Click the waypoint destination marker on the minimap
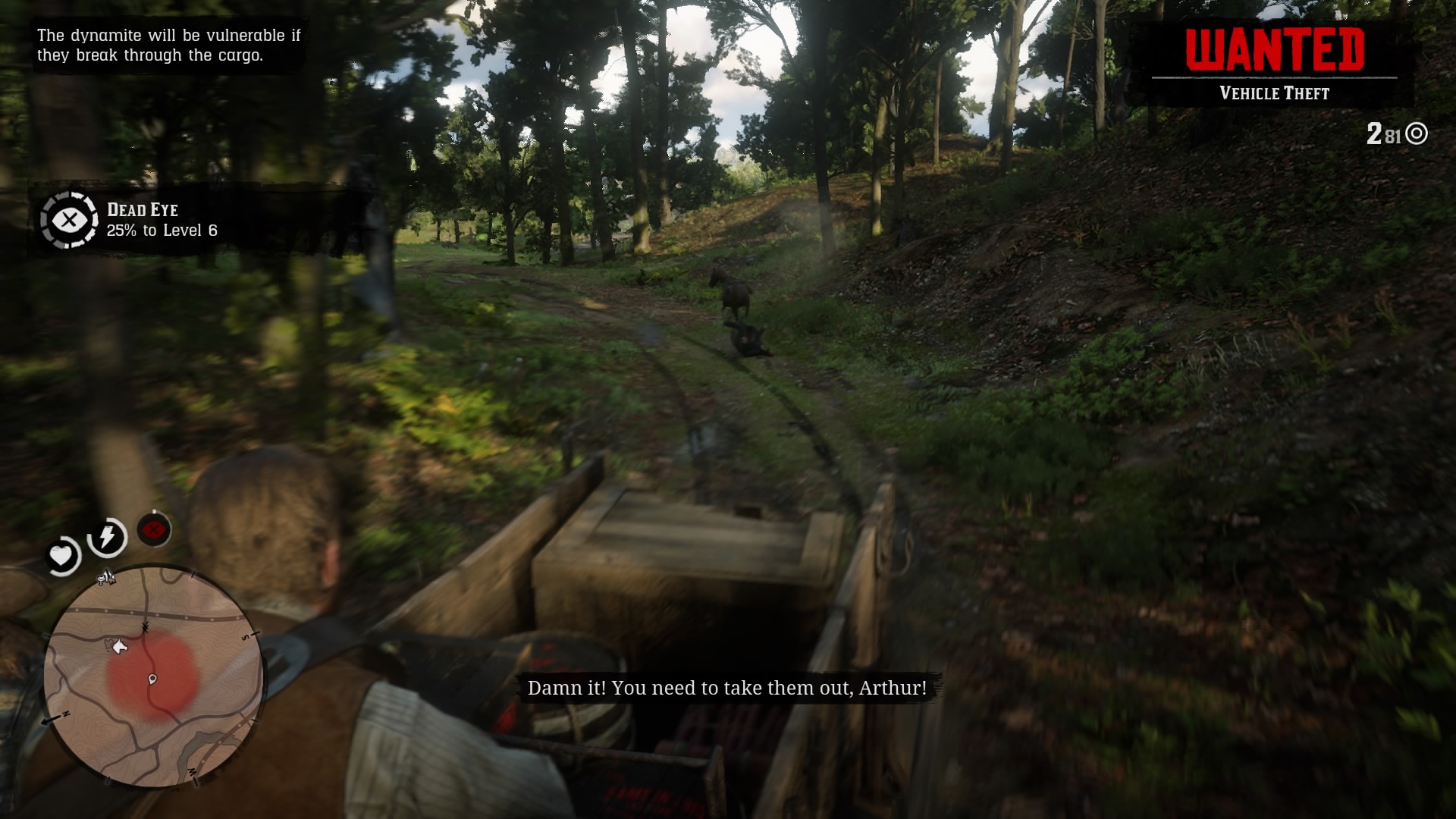 tap(152, 679)
